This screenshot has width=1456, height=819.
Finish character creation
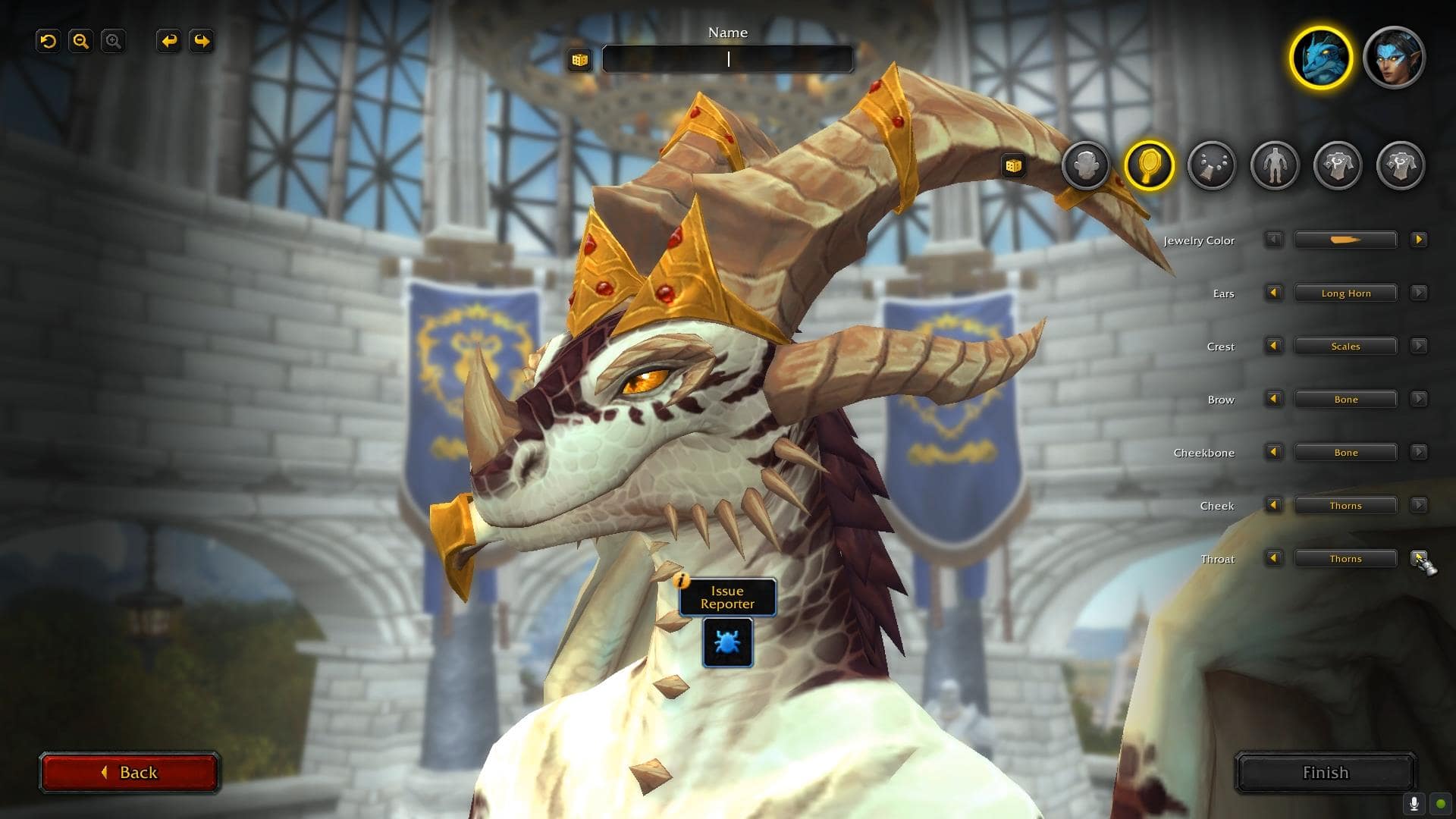tap(1325, 772)
